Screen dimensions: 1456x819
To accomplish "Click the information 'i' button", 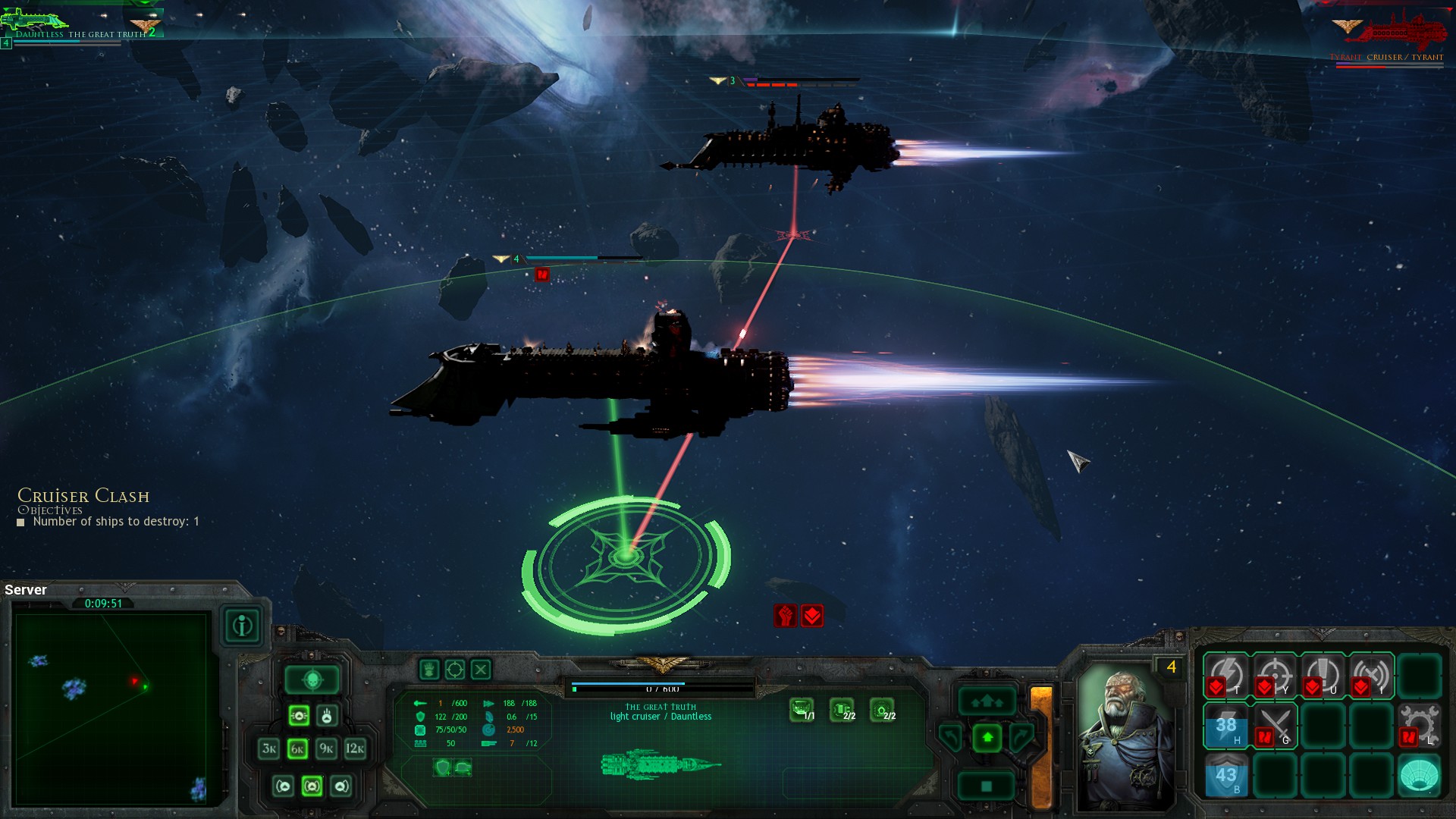I will tap(243, 626).
